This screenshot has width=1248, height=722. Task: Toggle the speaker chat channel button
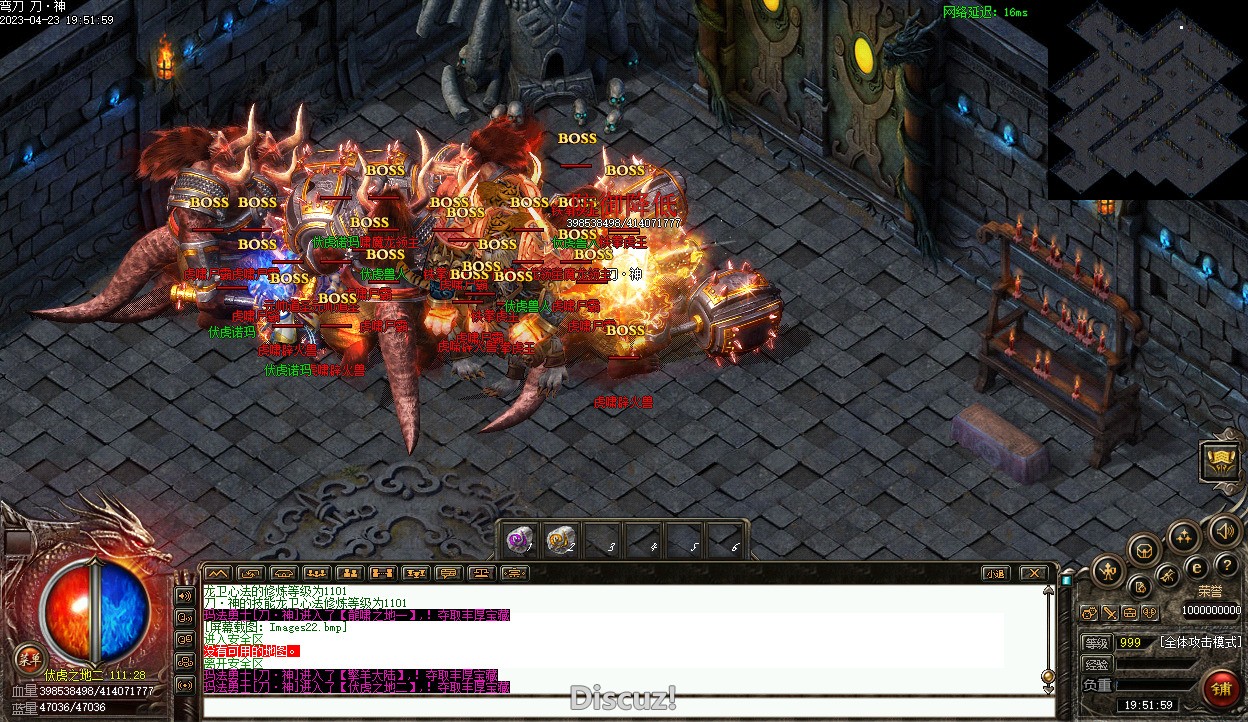click(x=185, y=596)
